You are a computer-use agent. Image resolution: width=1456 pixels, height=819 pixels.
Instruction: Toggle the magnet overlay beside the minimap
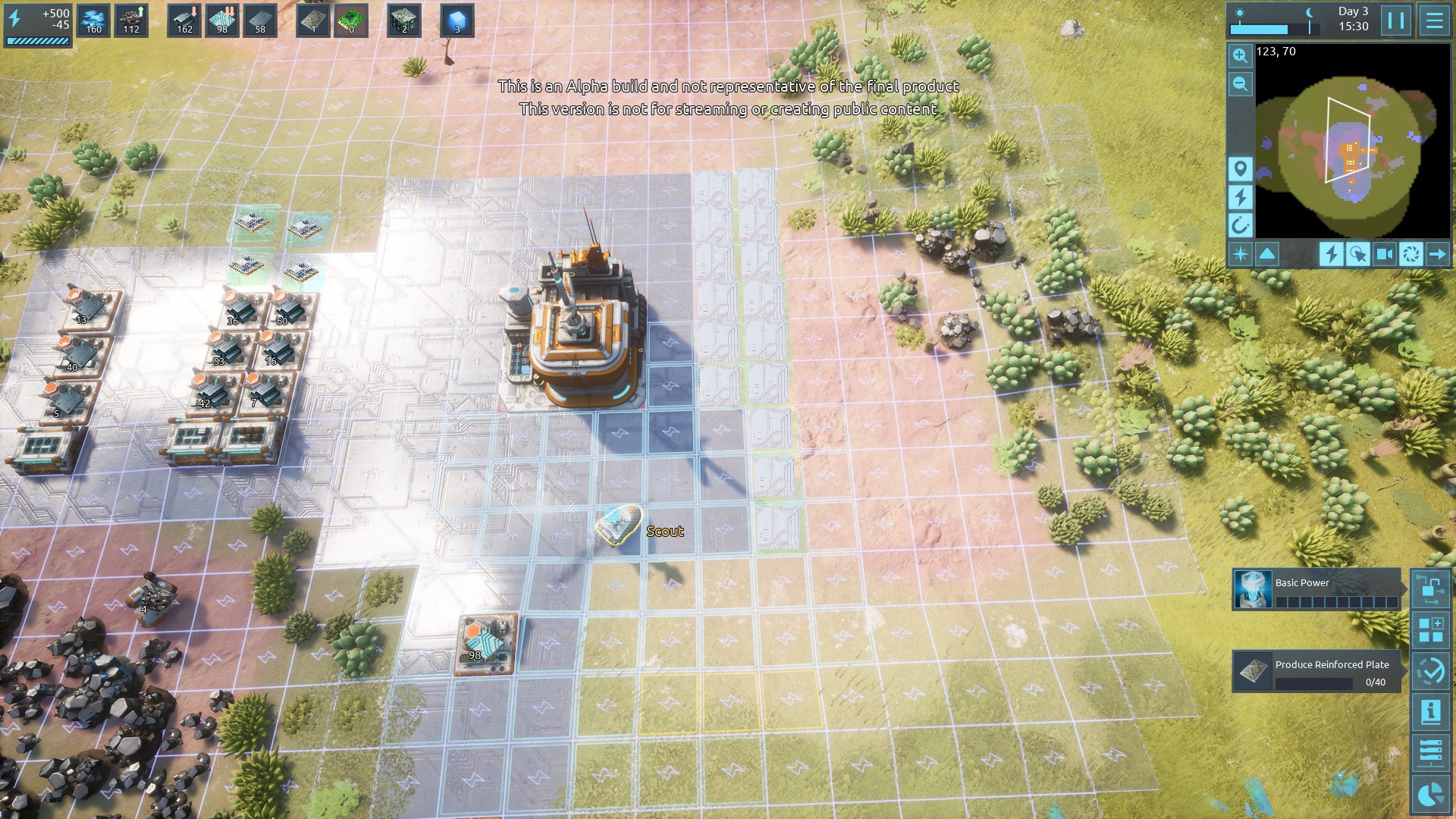(1240, 225)
